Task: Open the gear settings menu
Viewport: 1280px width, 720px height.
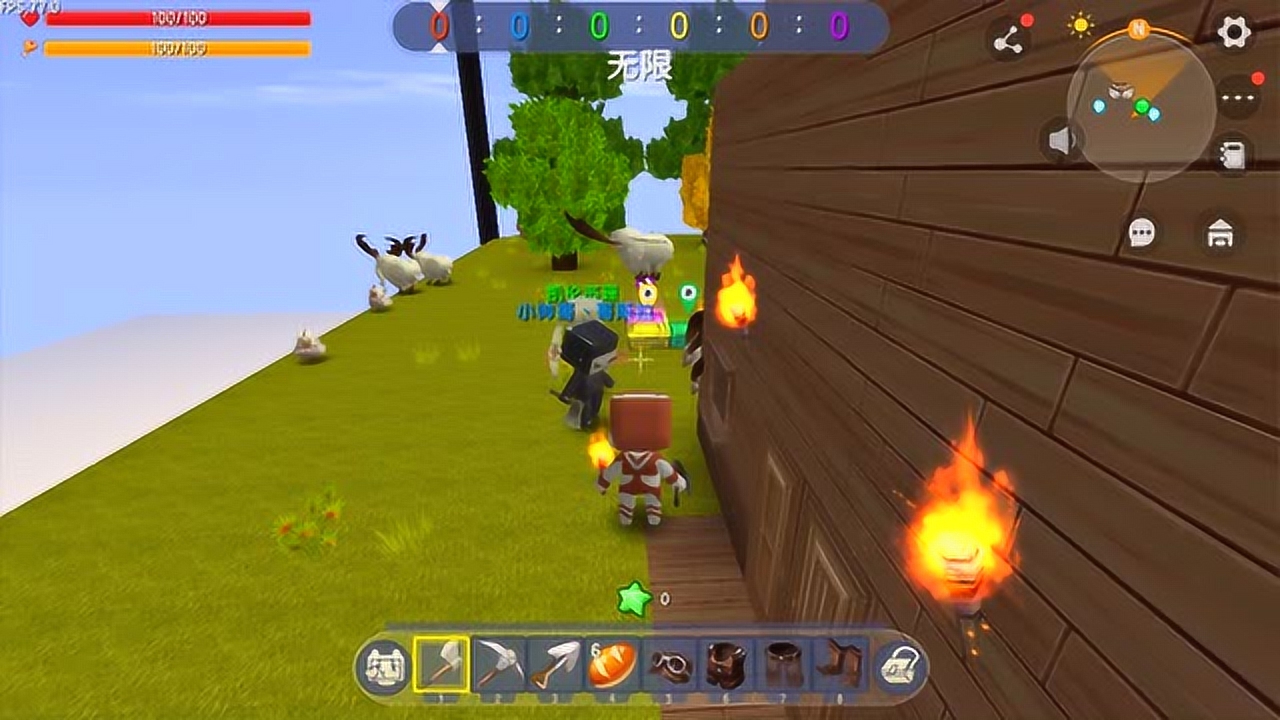Action: [1234, 32]
